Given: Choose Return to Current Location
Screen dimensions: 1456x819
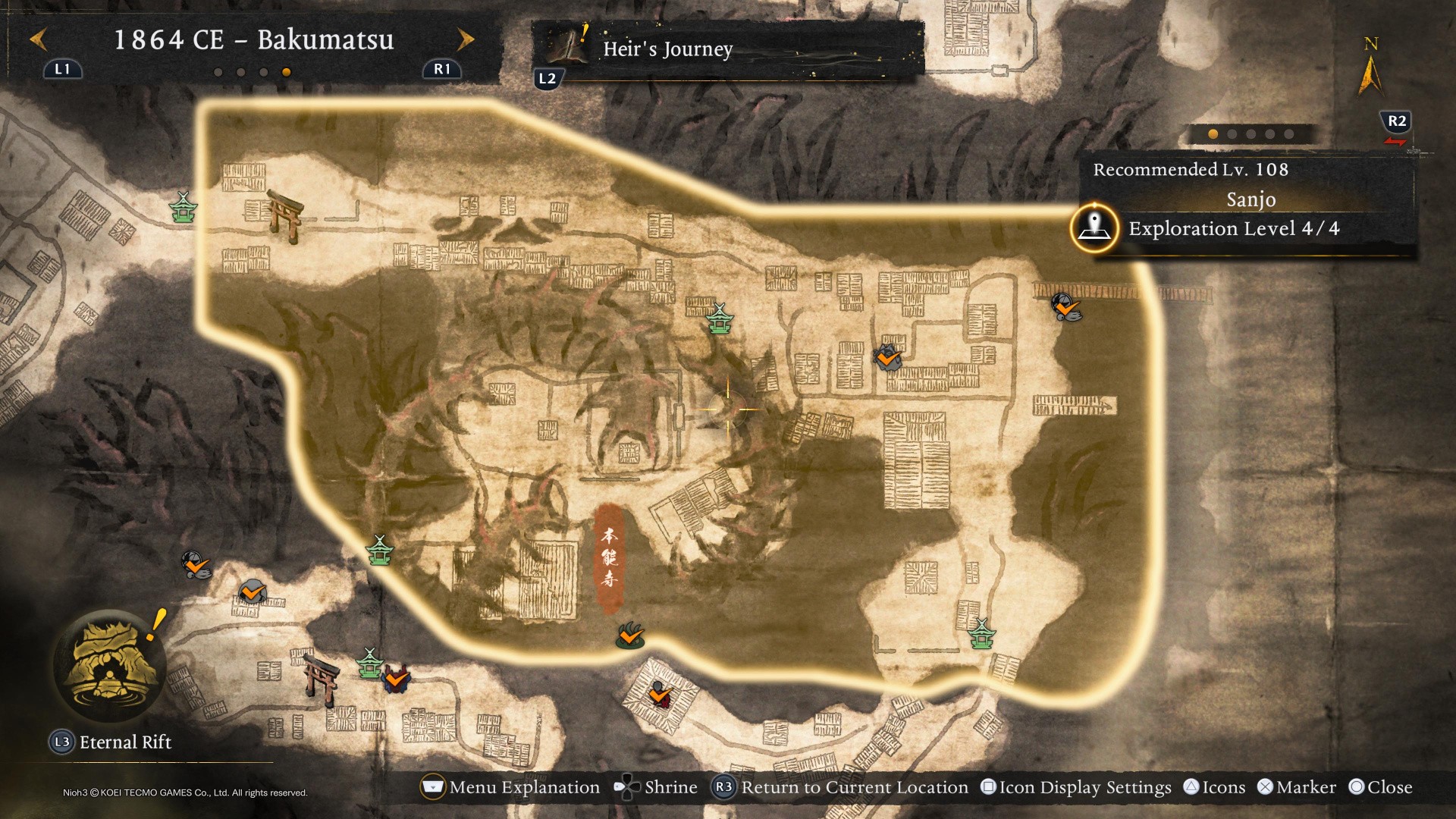Looking at the screenshot, I should click(x=840, y=787).
